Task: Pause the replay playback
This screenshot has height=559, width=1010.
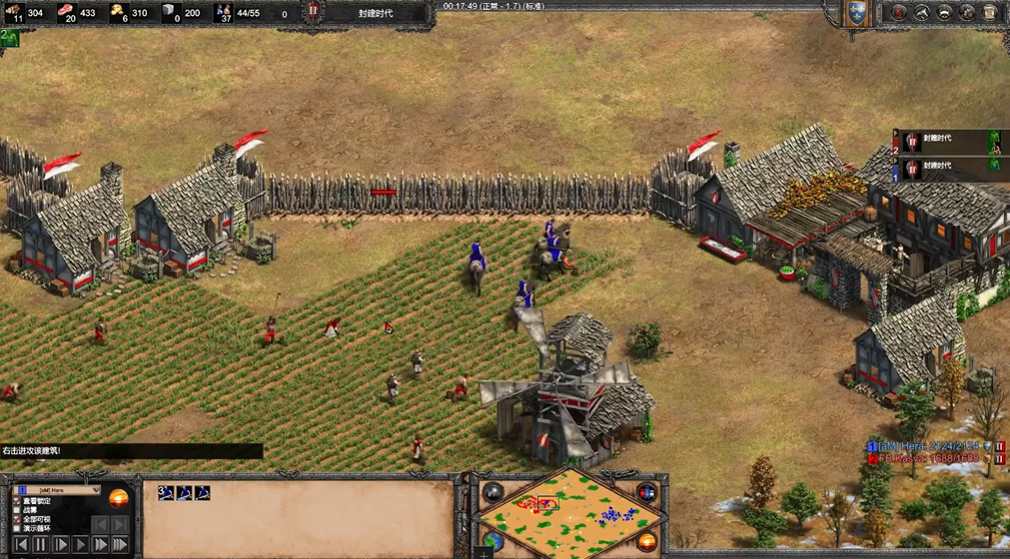Action: click(x=40, y=545)
